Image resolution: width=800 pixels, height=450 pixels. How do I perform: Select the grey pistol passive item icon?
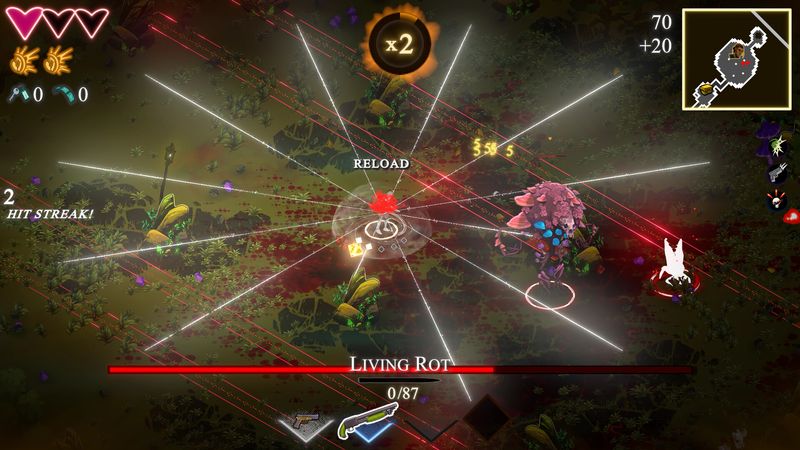coord(776,174)
